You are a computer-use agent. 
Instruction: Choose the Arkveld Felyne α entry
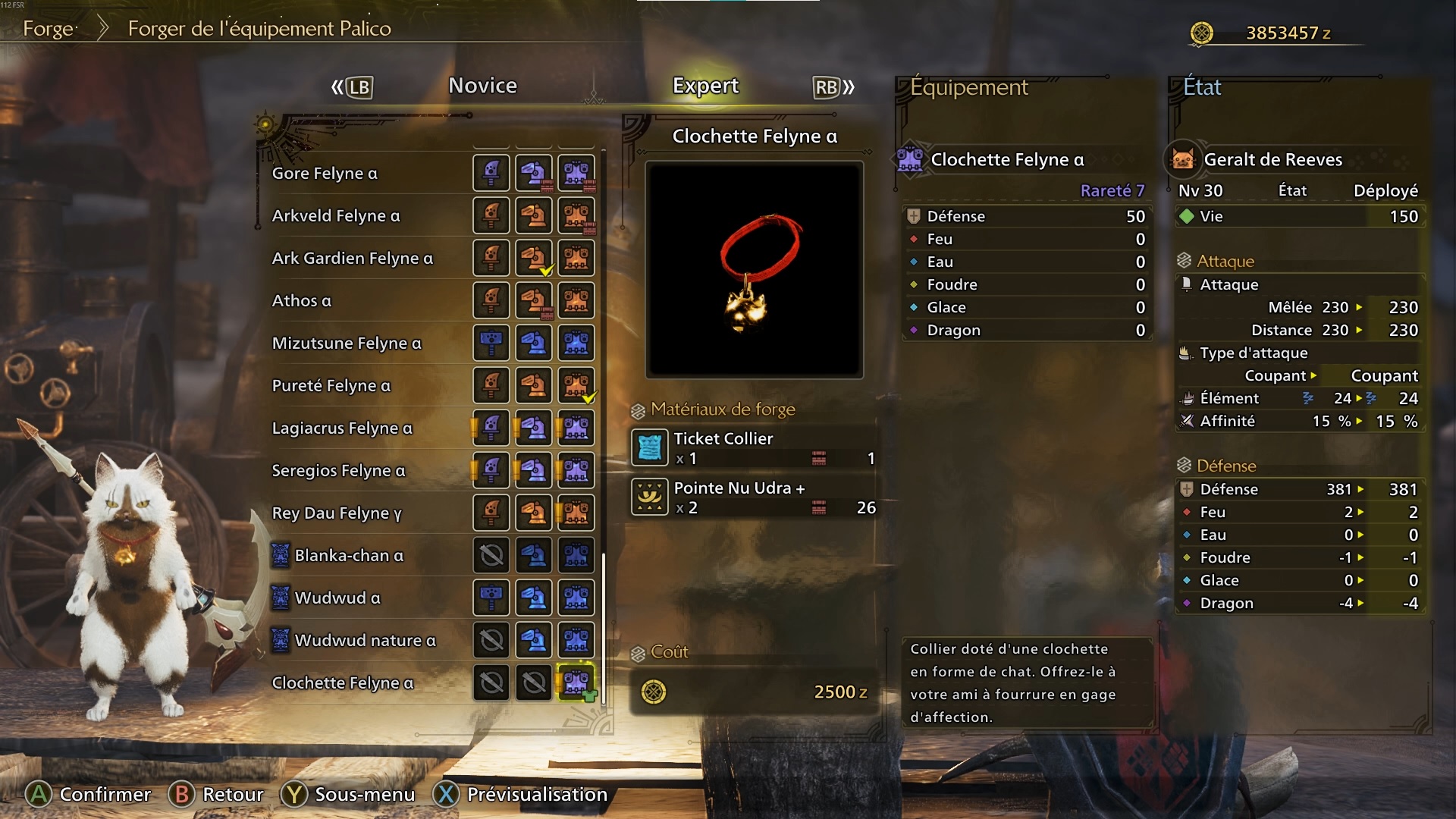pos(336,216)
